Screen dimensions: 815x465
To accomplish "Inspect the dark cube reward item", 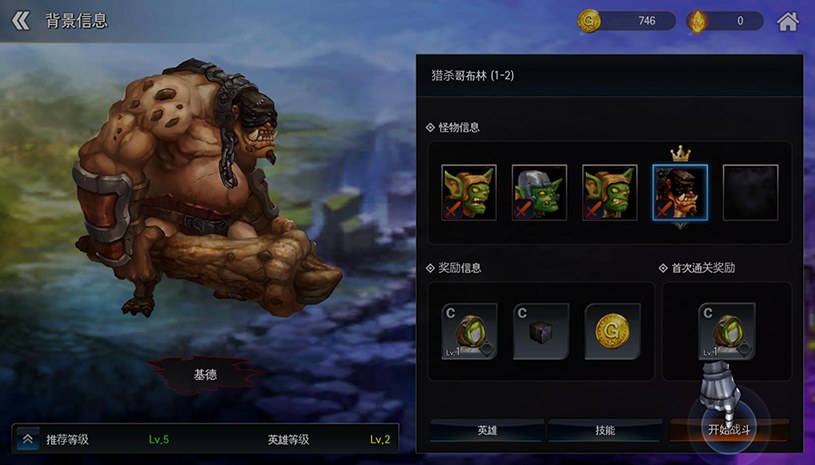I will tap(541, 332).
